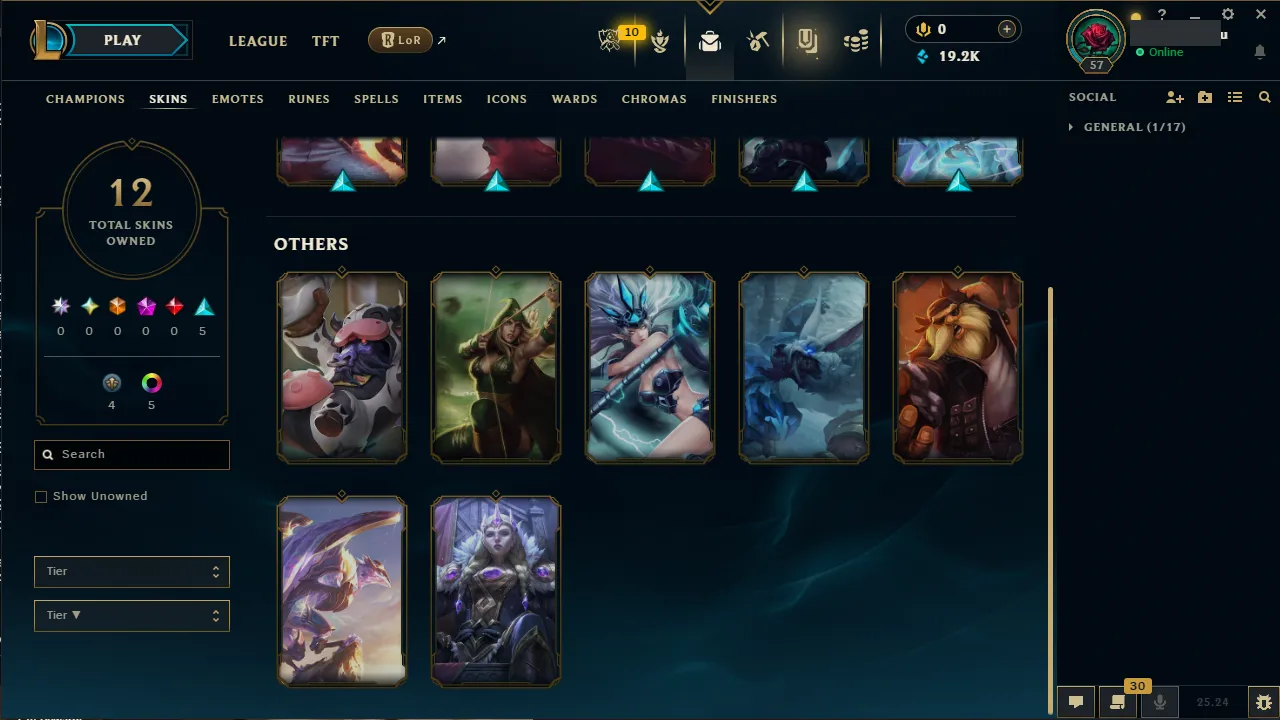Image resolution: width=1280 pixels, height=720 pixels.
Task: Open patch notes scroll icon showing 30
Action: coord(1117,701)
